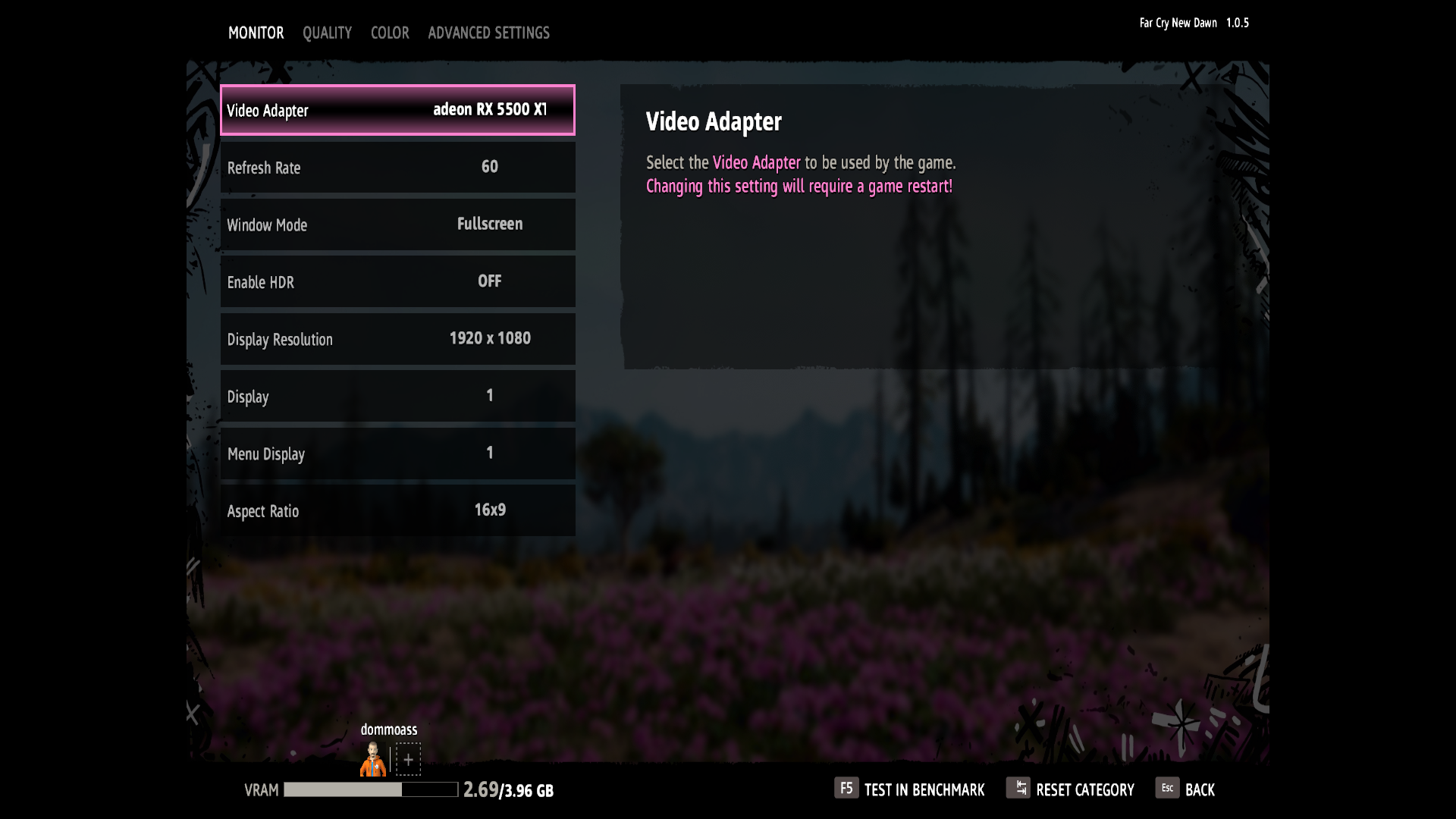Image resolution: width=1456 pixels, height=819 pixels.
Task: Go to the Advanced Settings tab
Action: 488,33
